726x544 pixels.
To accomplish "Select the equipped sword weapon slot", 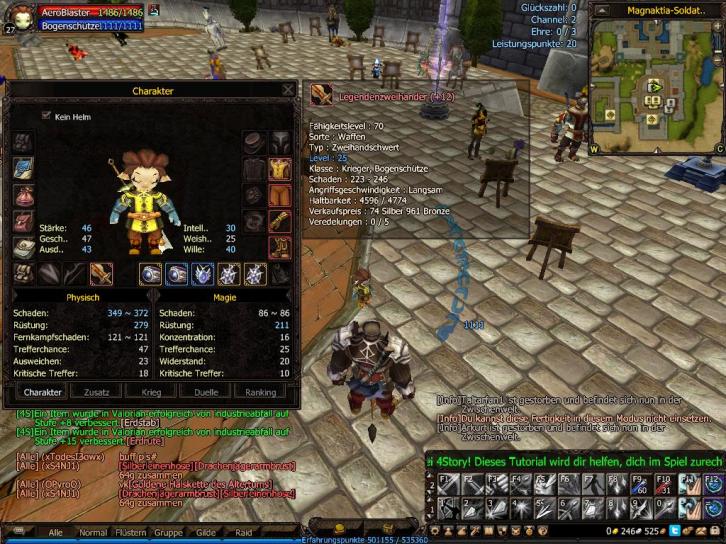I will [x=101, y=273].
